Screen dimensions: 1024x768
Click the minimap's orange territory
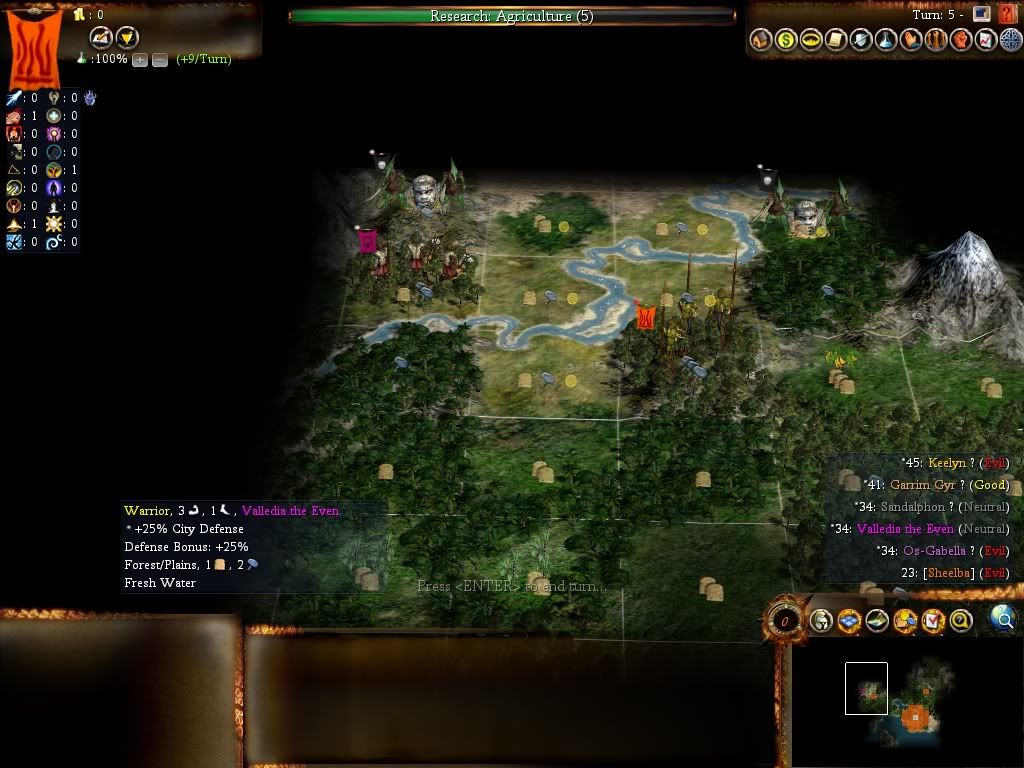tap(914, 717)
